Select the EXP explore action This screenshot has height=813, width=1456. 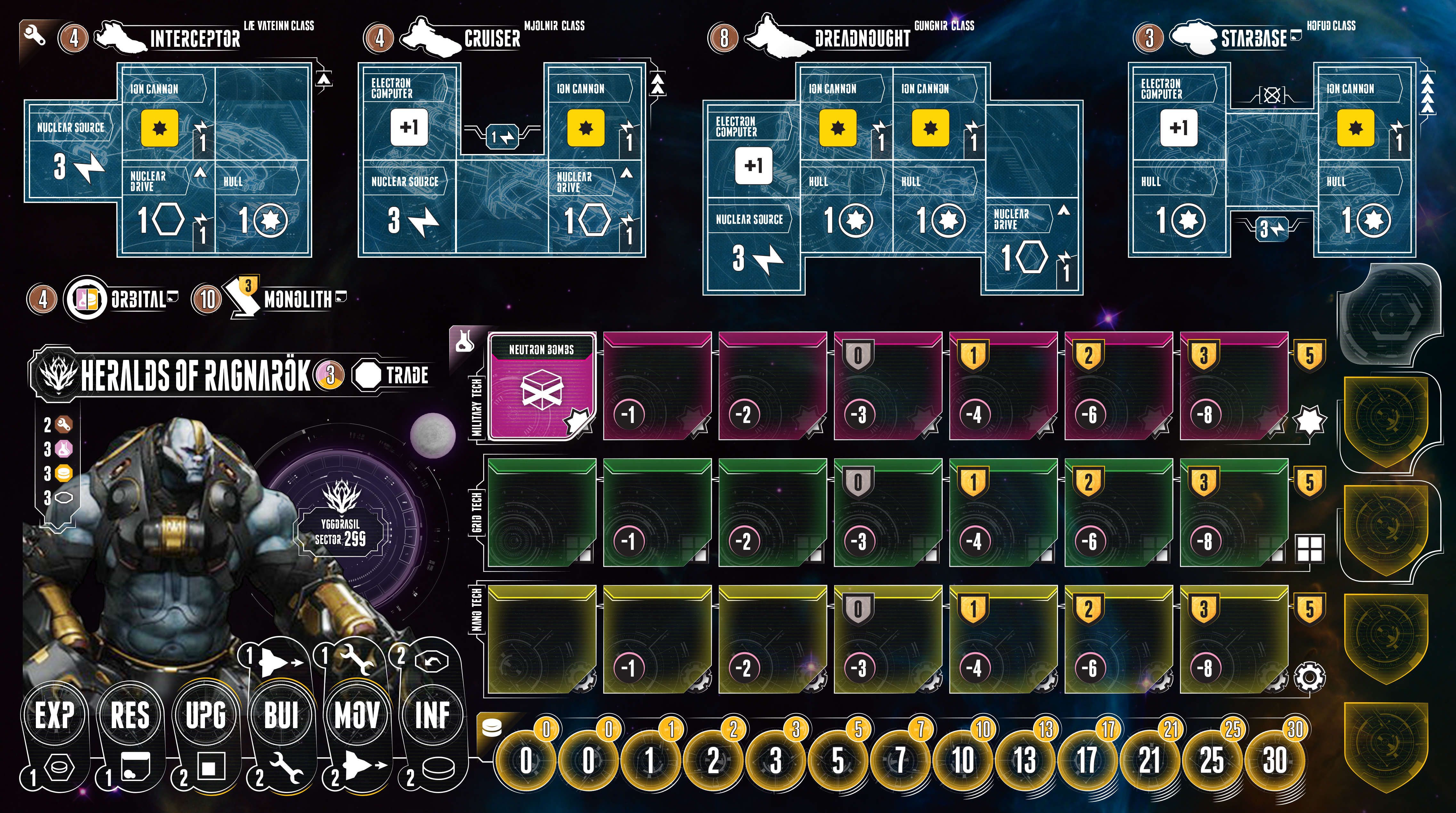tap(54, 715)
